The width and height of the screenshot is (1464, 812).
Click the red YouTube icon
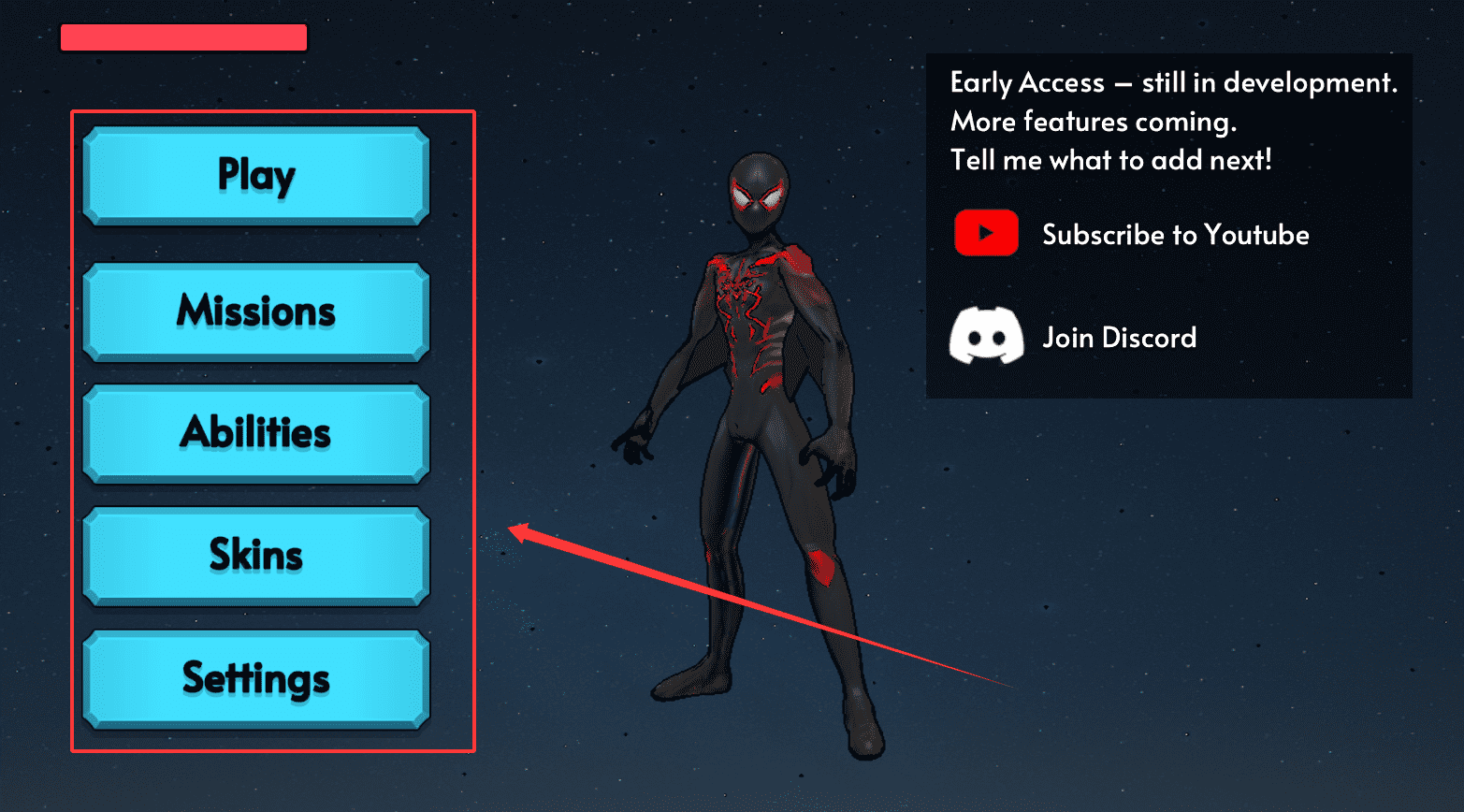(x=986, y=233)
